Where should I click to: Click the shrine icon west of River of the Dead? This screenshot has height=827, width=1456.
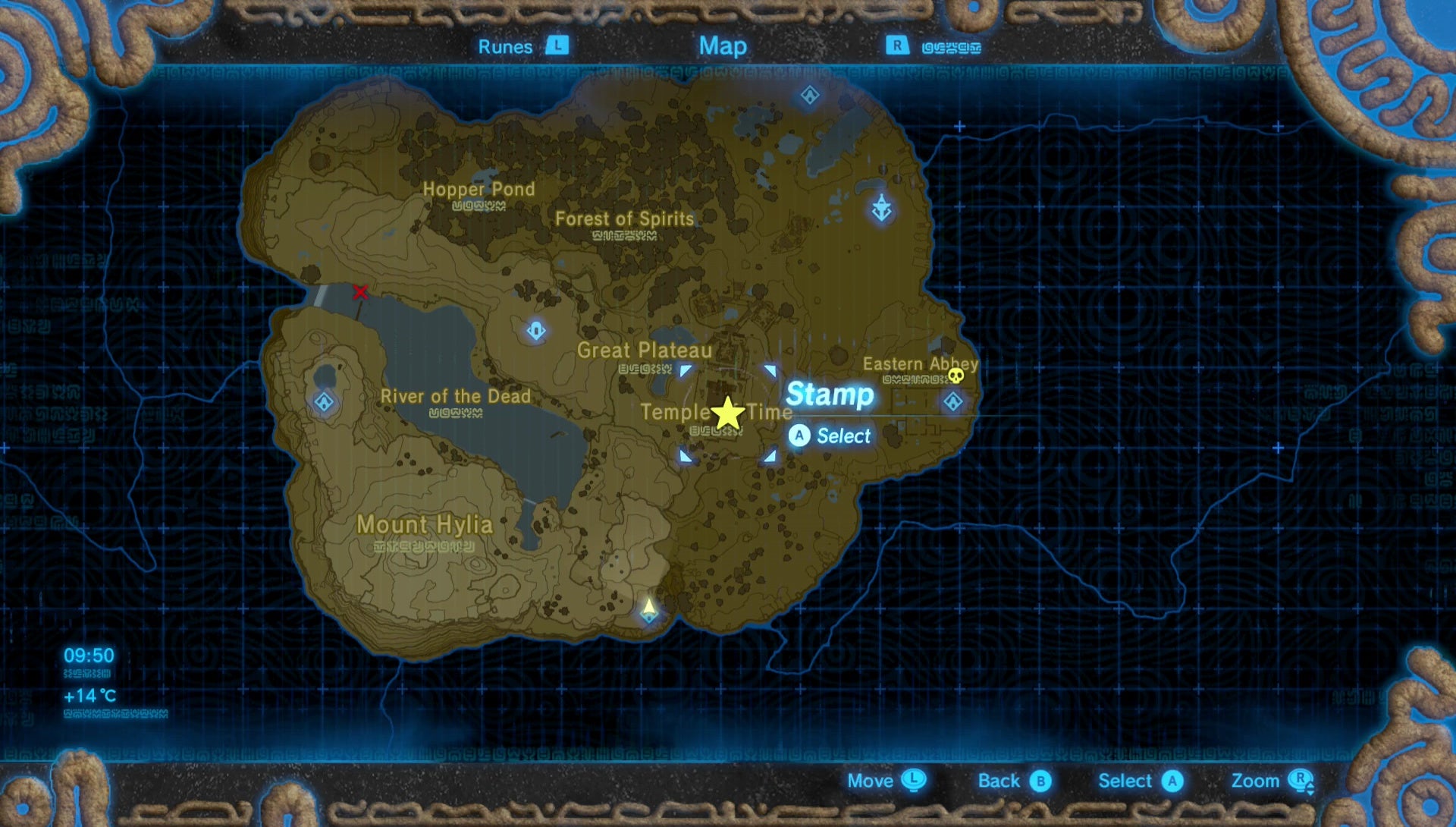point(324,404)
